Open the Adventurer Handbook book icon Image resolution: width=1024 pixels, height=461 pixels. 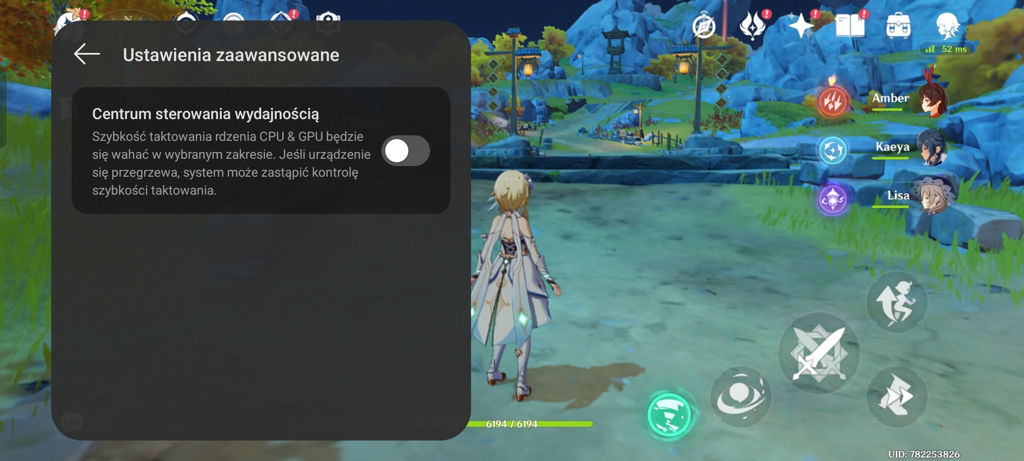point(849,26)
